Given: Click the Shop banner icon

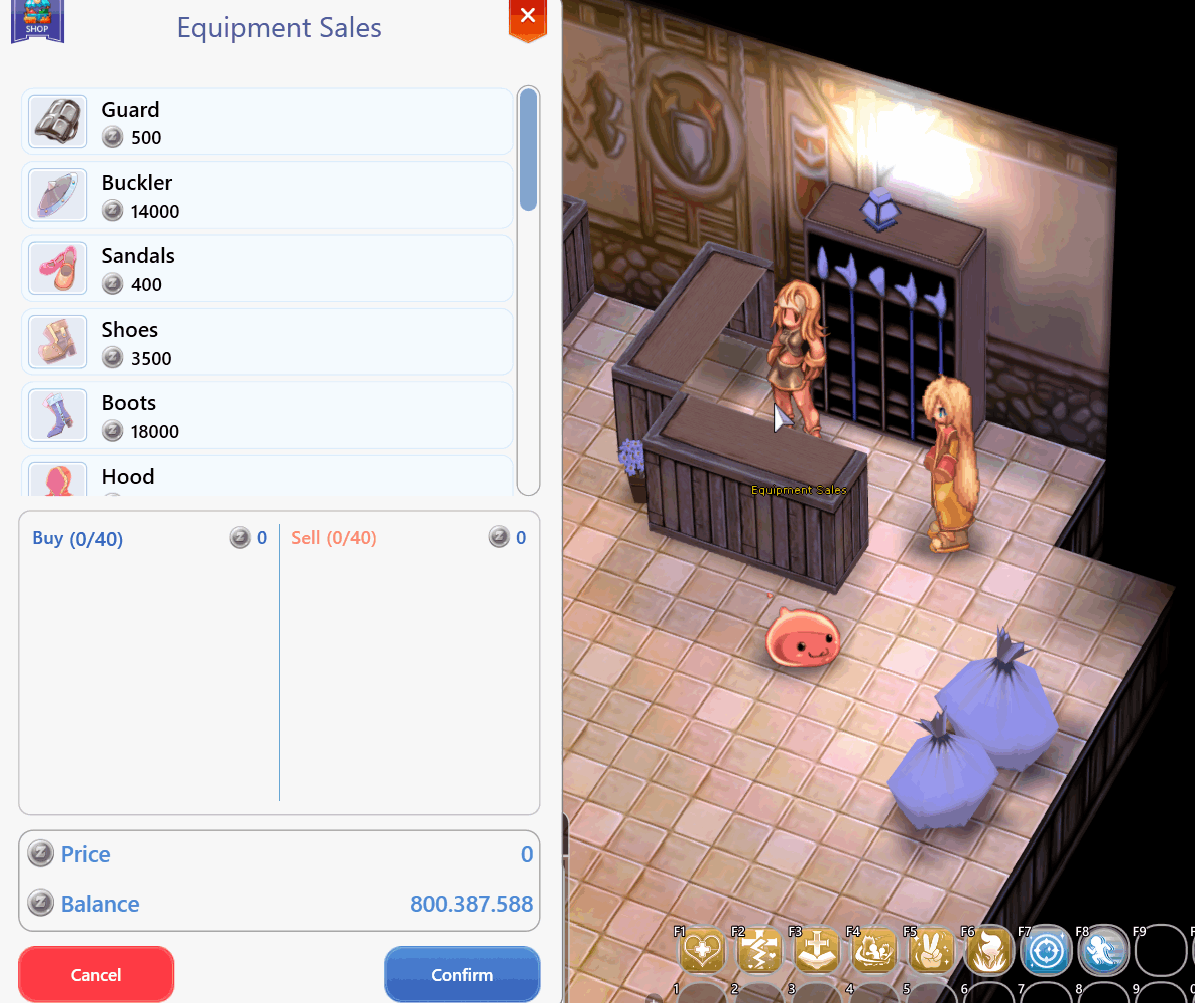Looking at the screenshot, I should click(37, 21).
